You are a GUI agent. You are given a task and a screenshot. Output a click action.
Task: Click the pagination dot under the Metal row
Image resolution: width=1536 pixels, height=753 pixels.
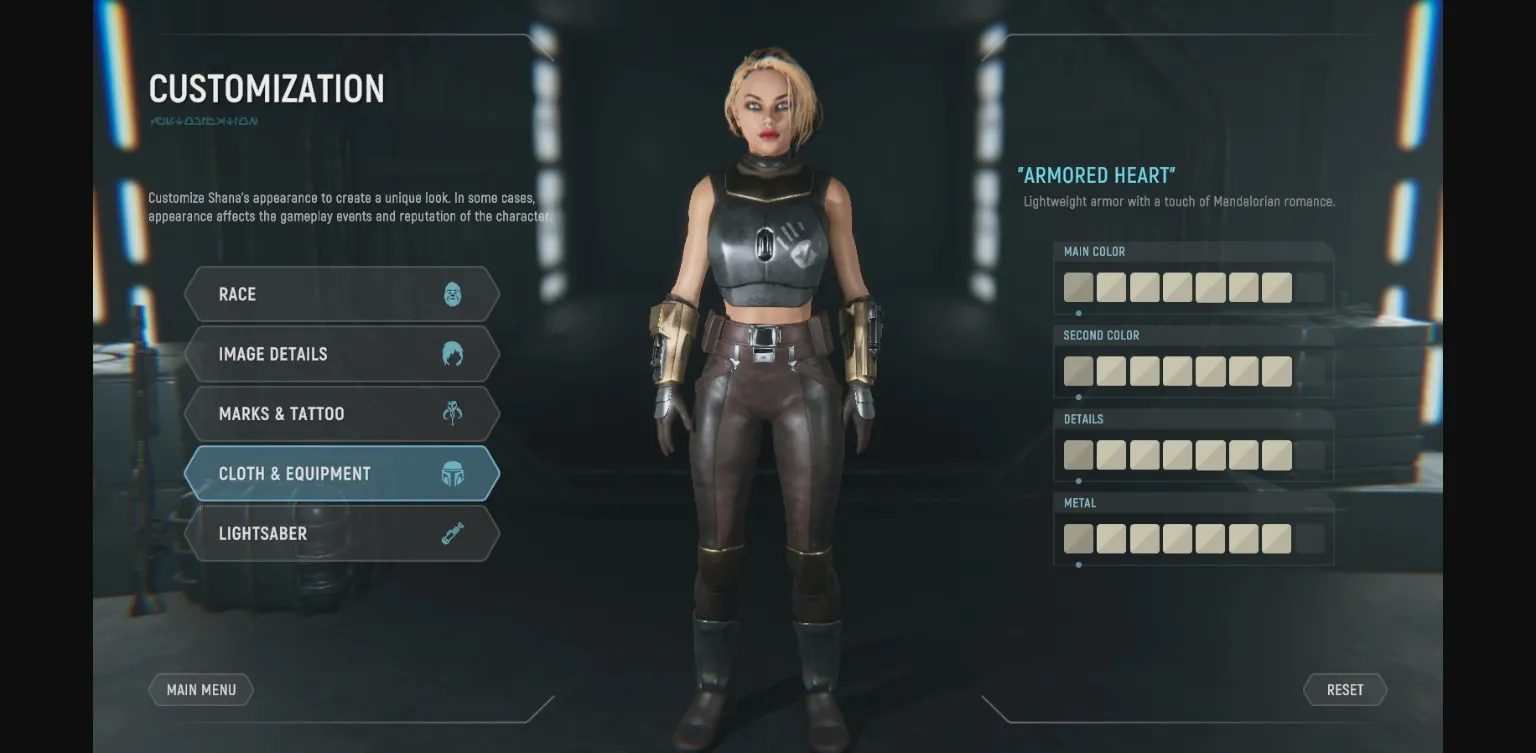coord(1078,564)
